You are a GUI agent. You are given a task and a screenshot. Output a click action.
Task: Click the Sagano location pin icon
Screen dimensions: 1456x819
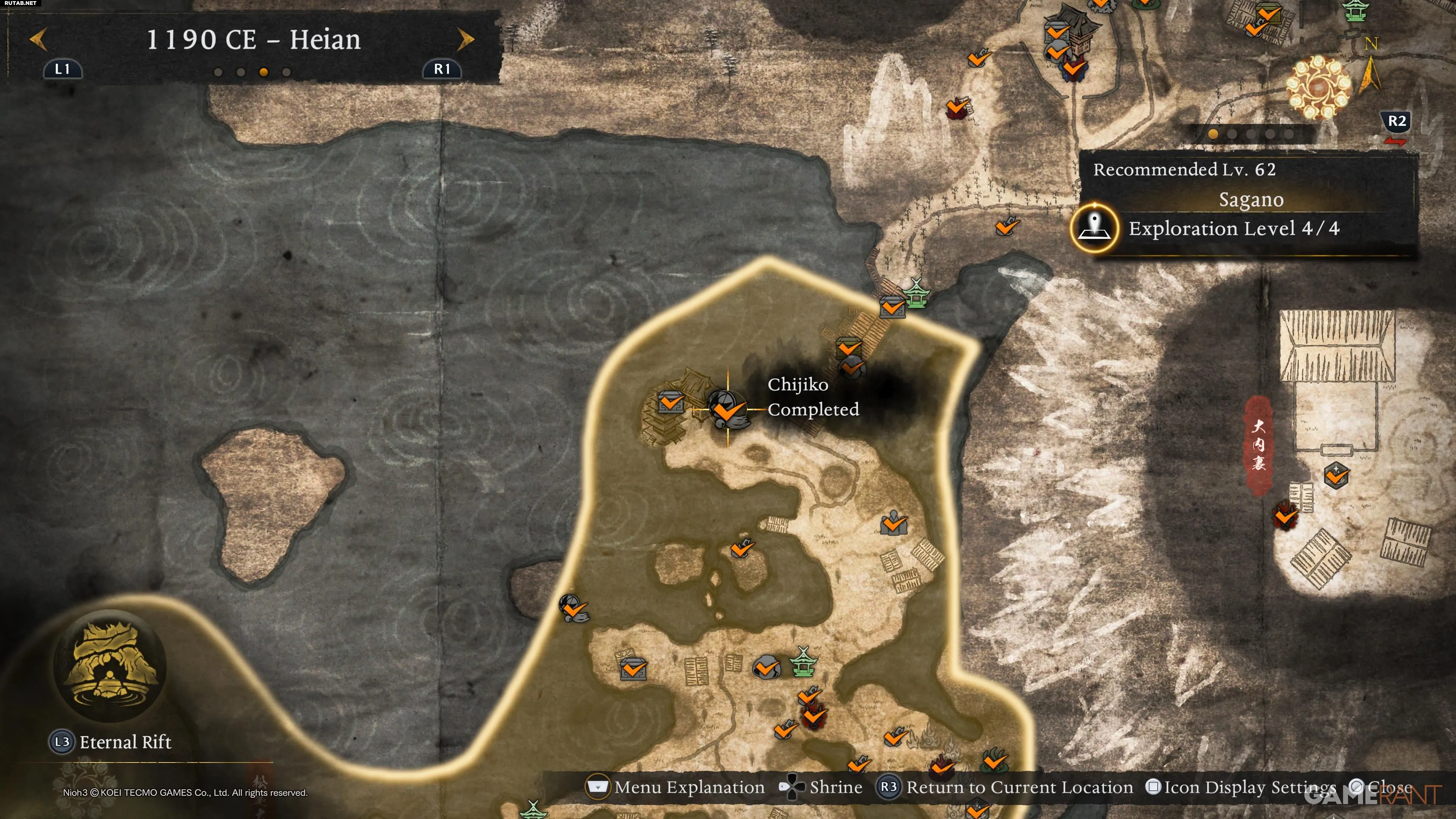point(1095,228)
